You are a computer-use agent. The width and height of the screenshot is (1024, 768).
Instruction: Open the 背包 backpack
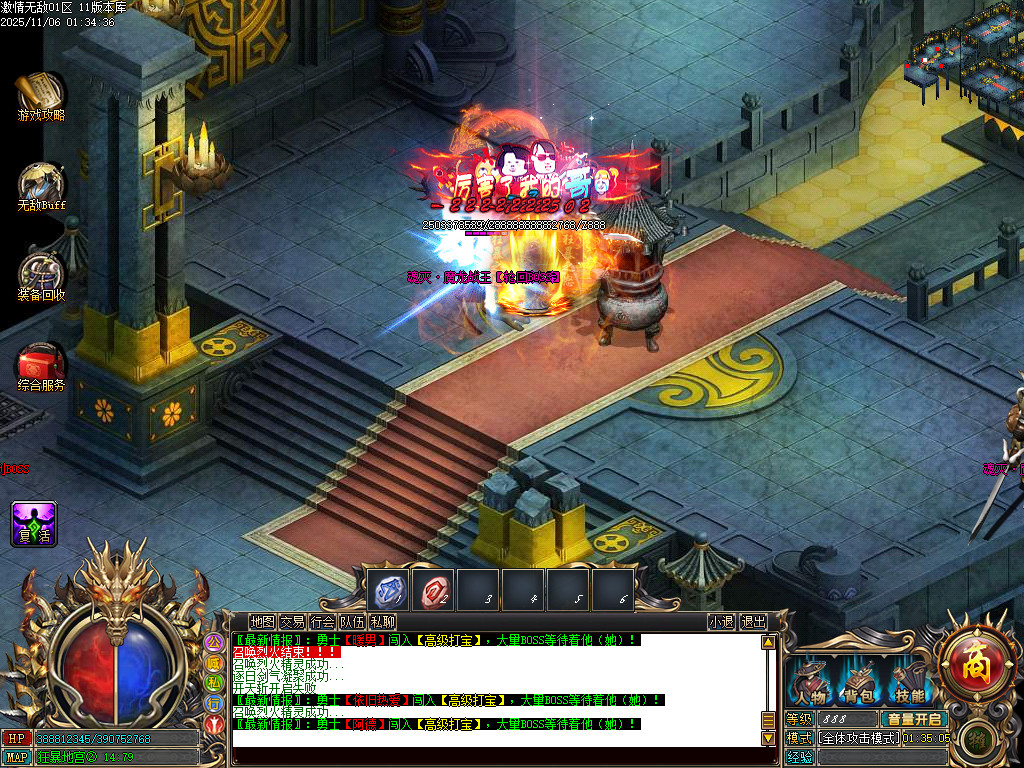coord(857,683)
